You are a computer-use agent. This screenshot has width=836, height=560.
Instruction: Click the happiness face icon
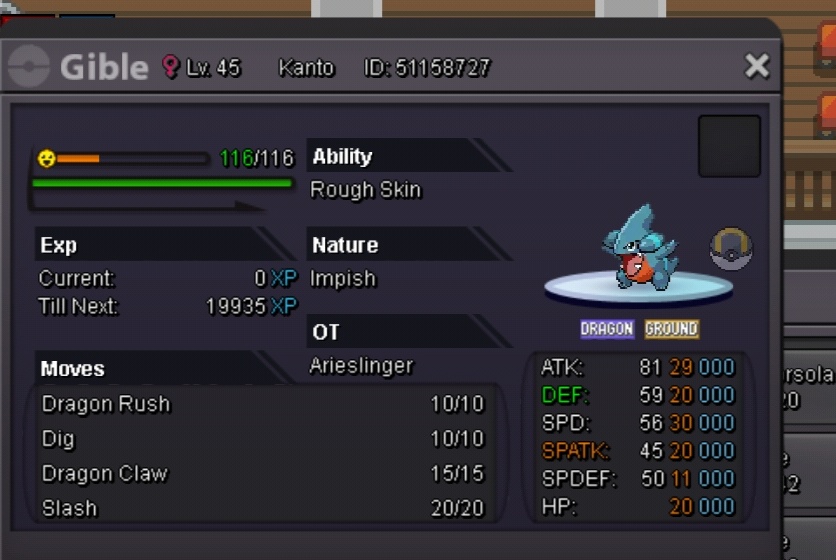click(x=46, y=158)
